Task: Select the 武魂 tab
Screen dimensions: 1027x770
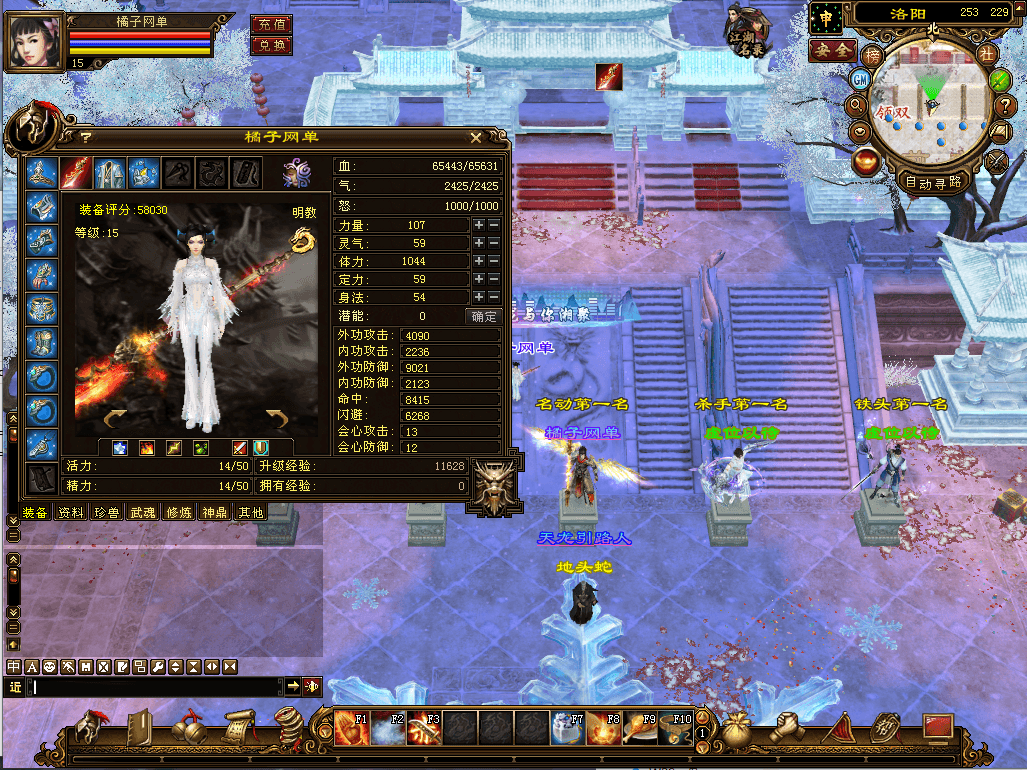Action: [x=143, y=513]
